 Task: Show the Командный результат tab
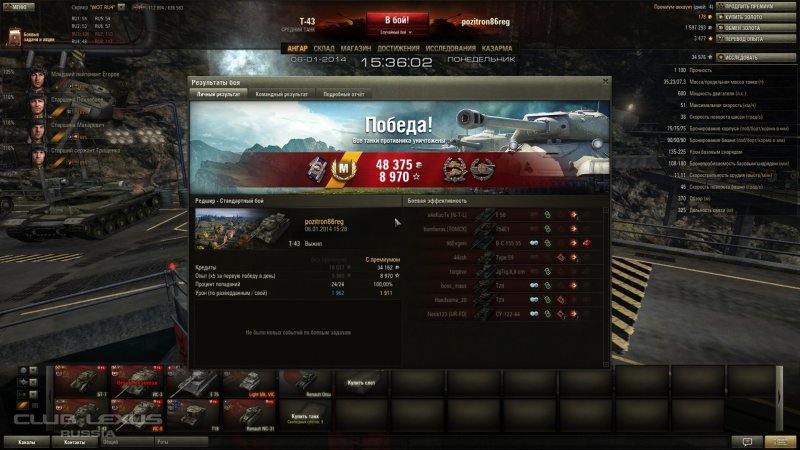tap(281, 93)
